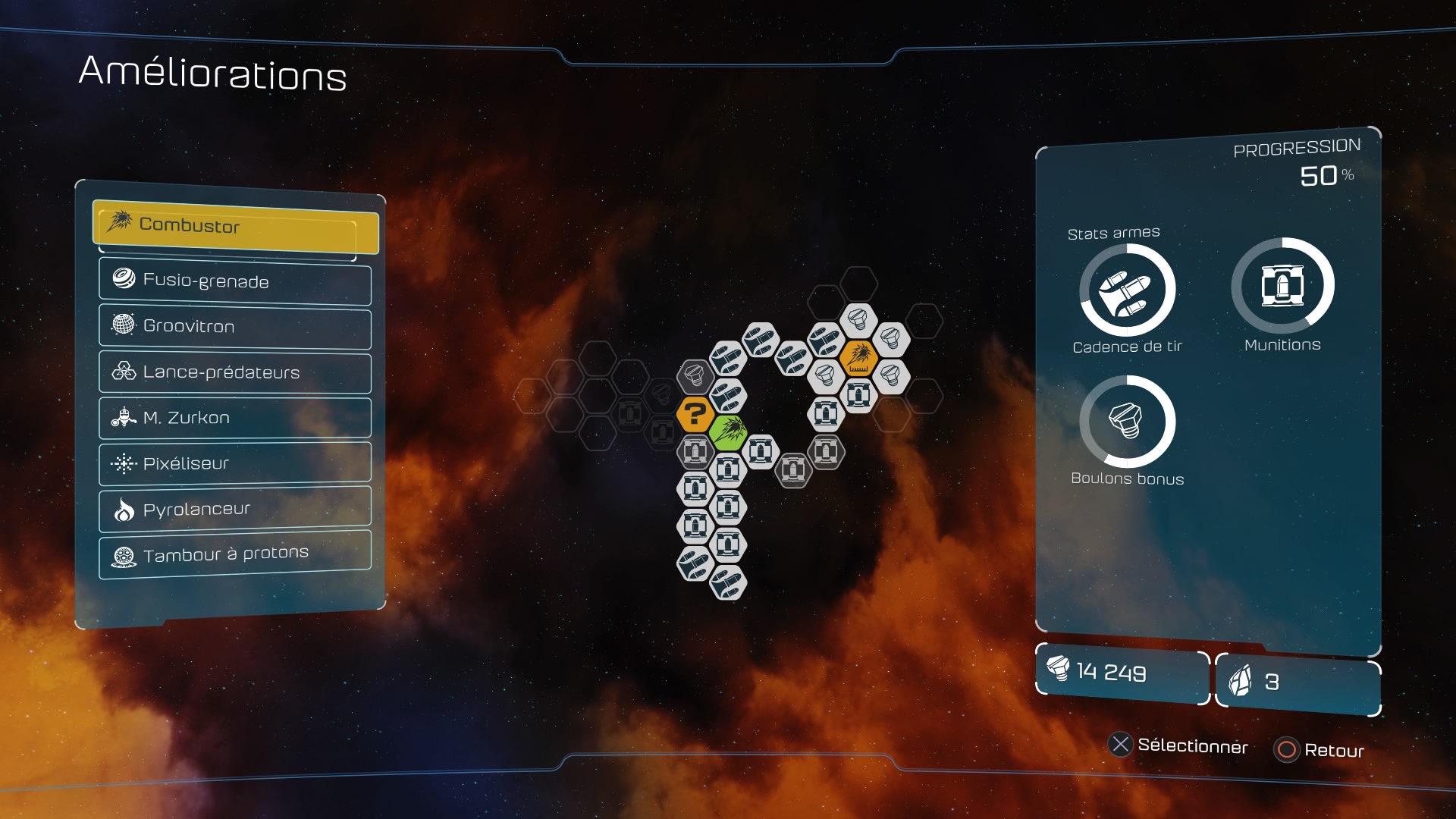
Task: Show upgrades for the Pixéliseur
Action: click(235, 463)
